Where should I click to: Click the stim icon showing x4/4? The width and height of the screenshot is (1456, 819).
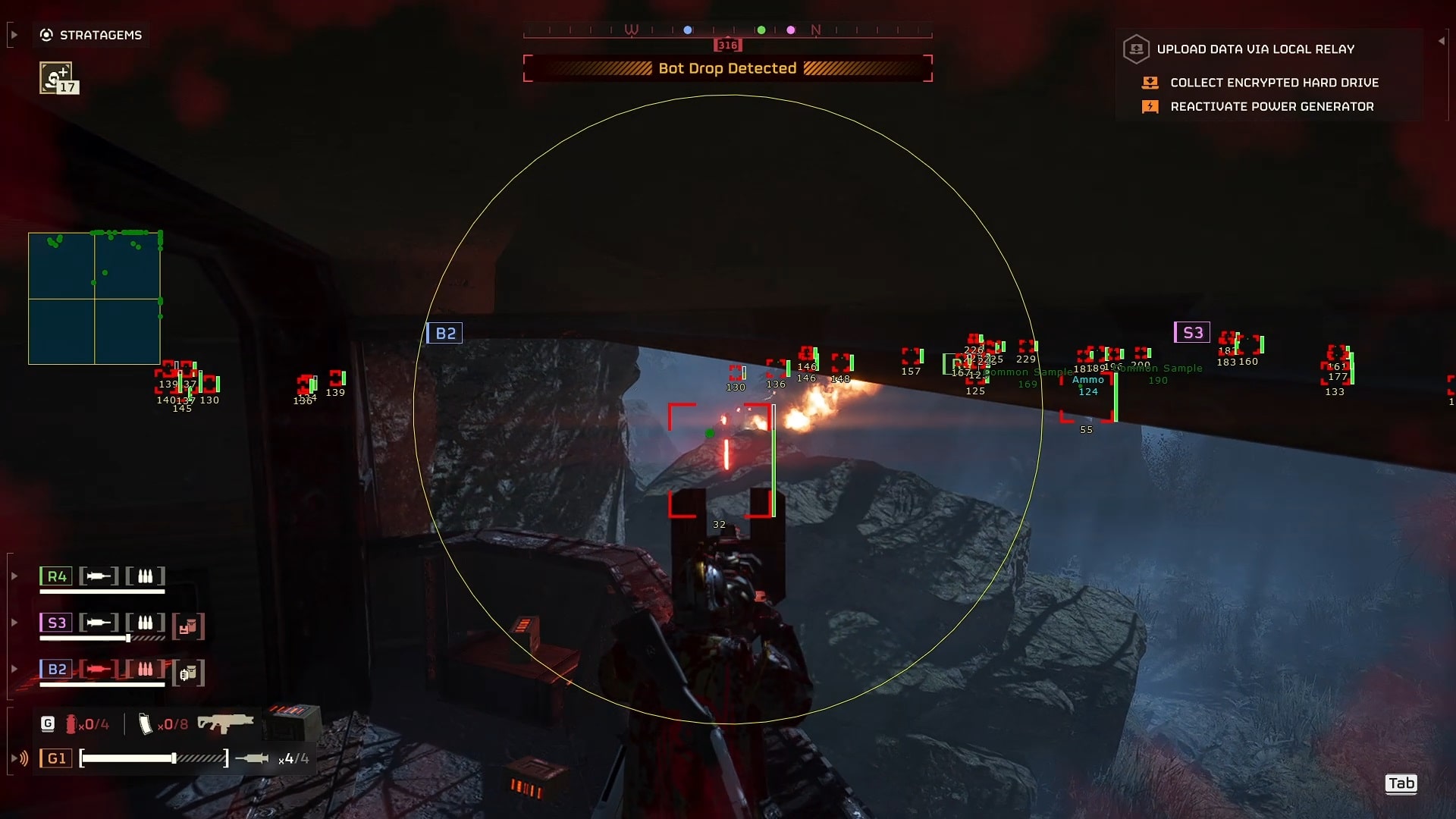(x=251, y=758)
